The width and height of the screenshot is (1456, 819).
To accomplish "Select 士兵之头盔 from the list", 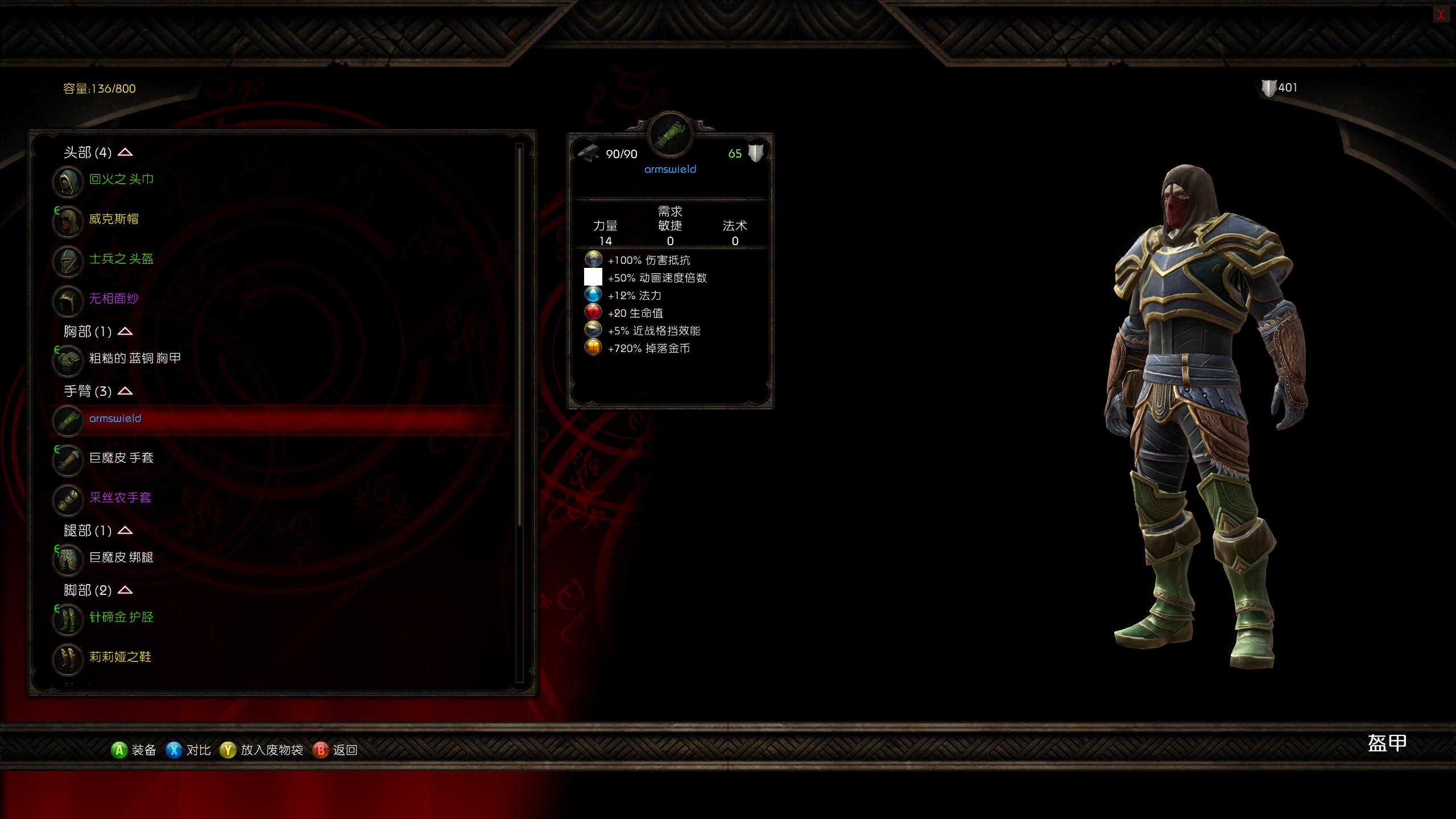I will 121,259.
